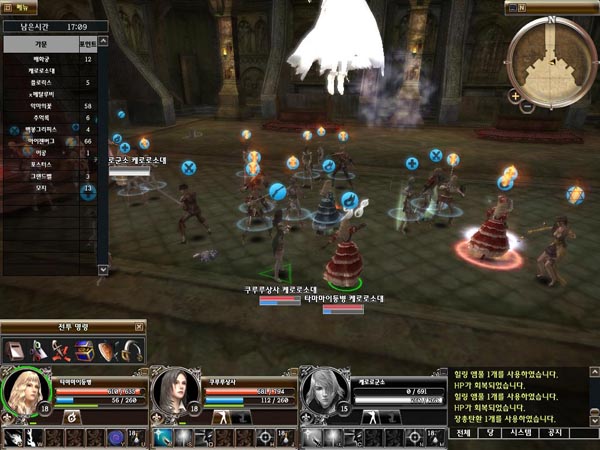Select the 아이덴버그 row in the score list
The height and width of the screenshot is (450, 600).
[x=40, y=142]
